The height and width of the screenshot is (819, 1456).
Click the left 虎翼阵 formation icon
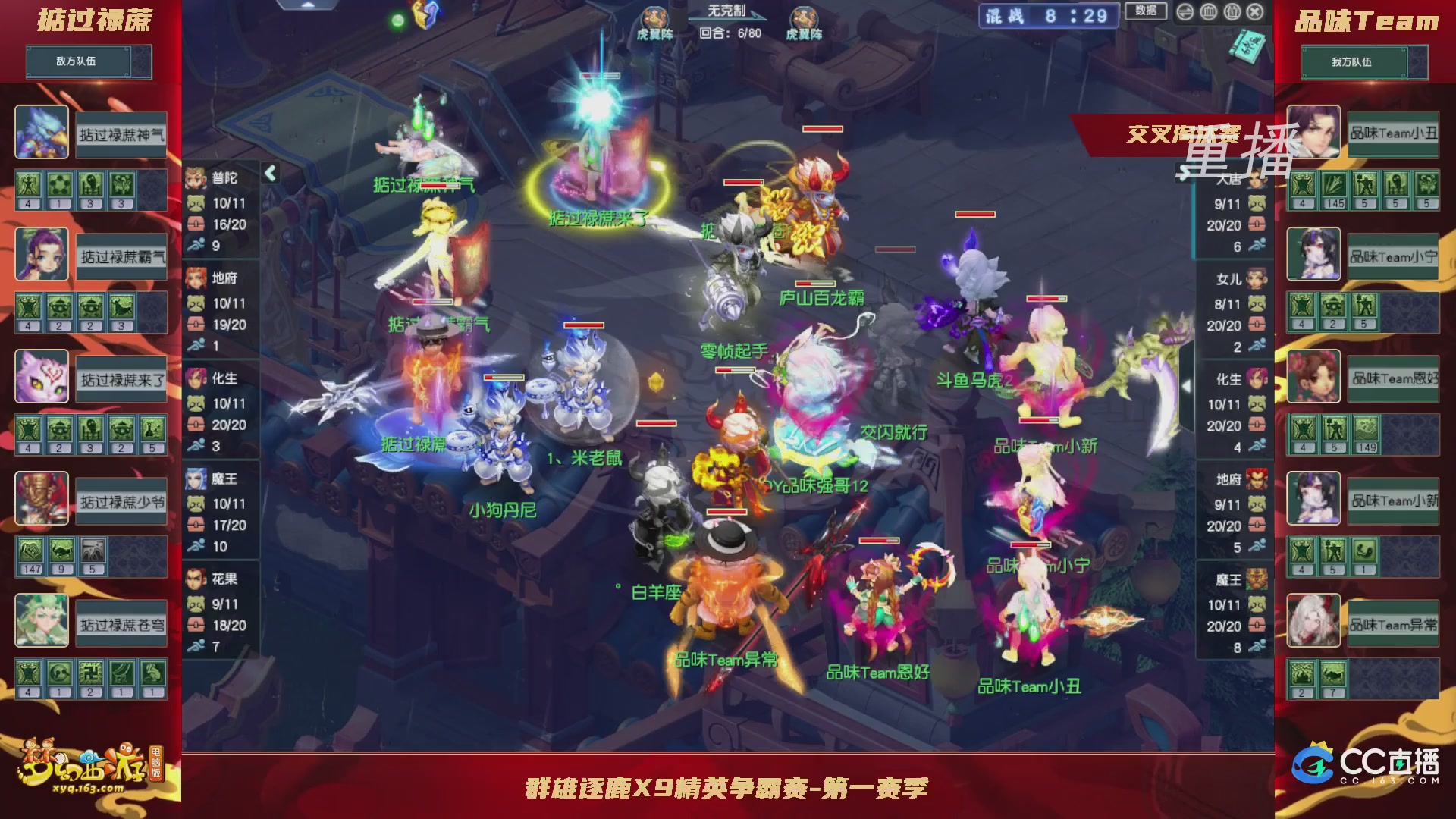click(654, 17)
